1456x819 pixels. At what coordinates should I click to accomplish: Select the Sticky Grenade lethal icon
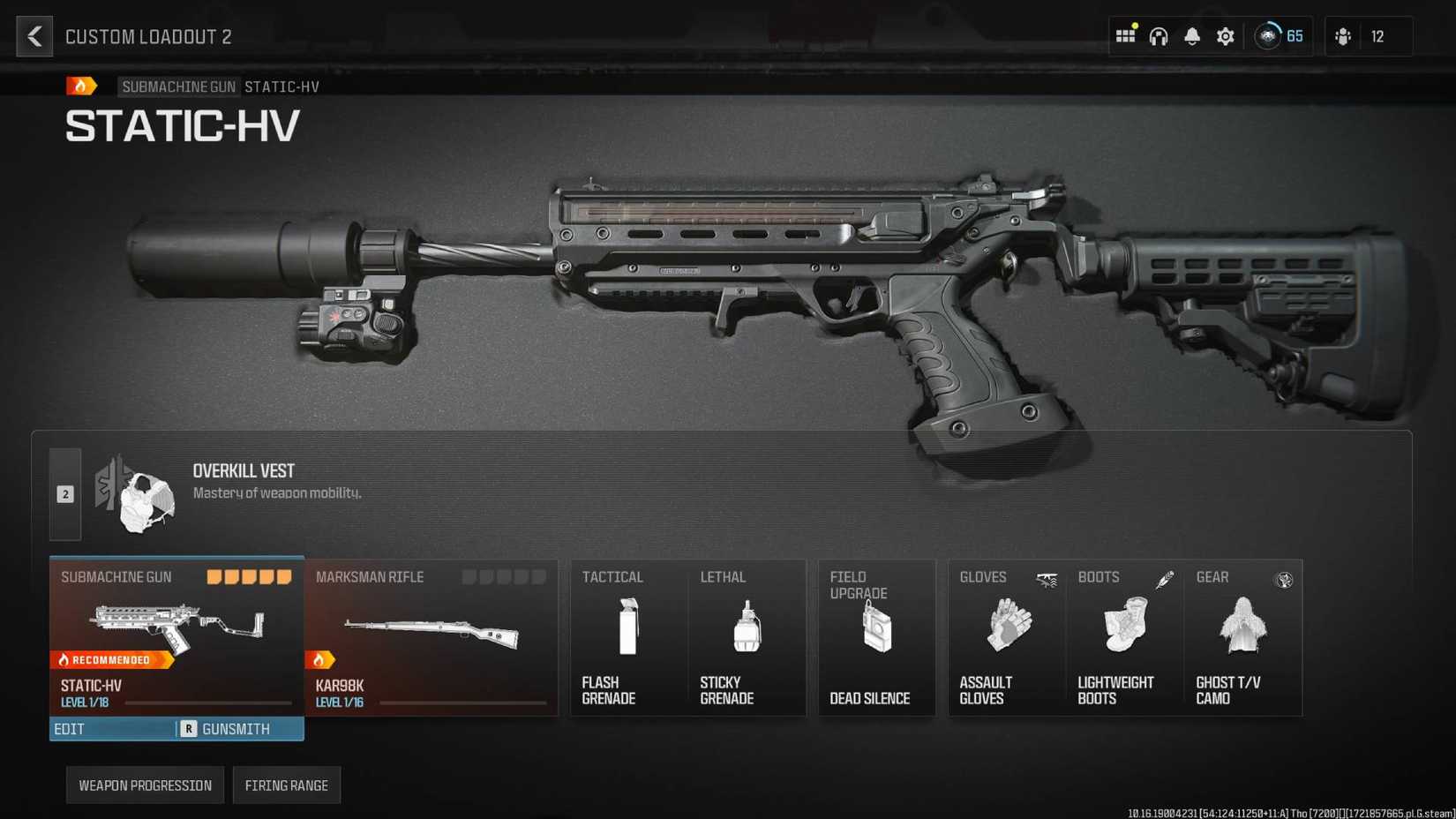click(747, 628)
